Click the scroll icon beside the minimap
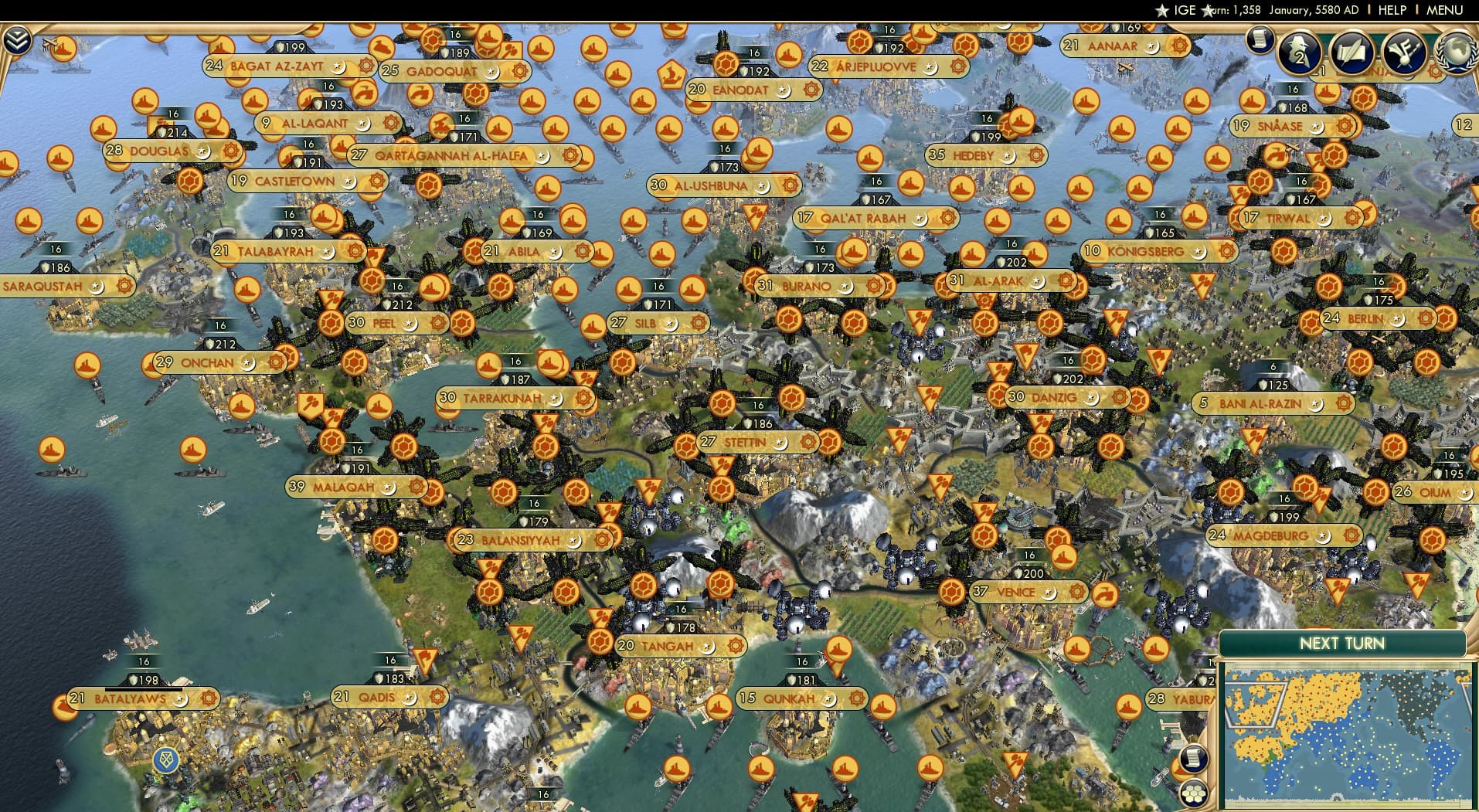 (x=1193, y=758)
